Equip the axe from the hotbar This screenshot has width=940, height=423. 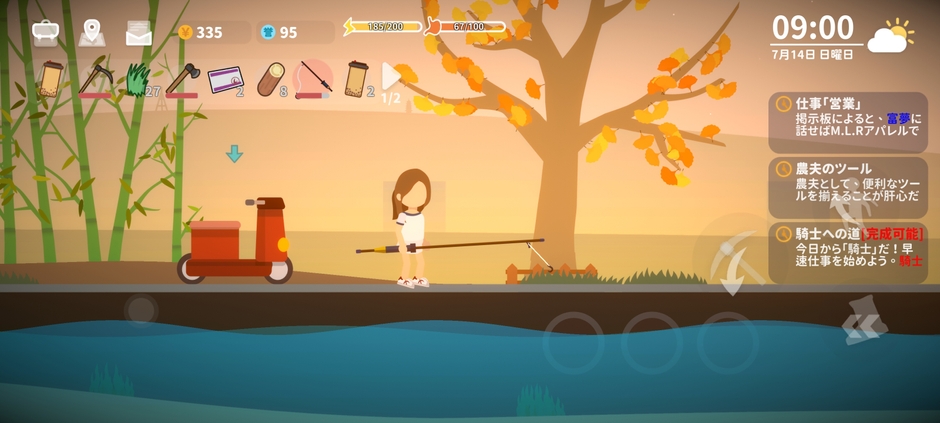(182, 78)
